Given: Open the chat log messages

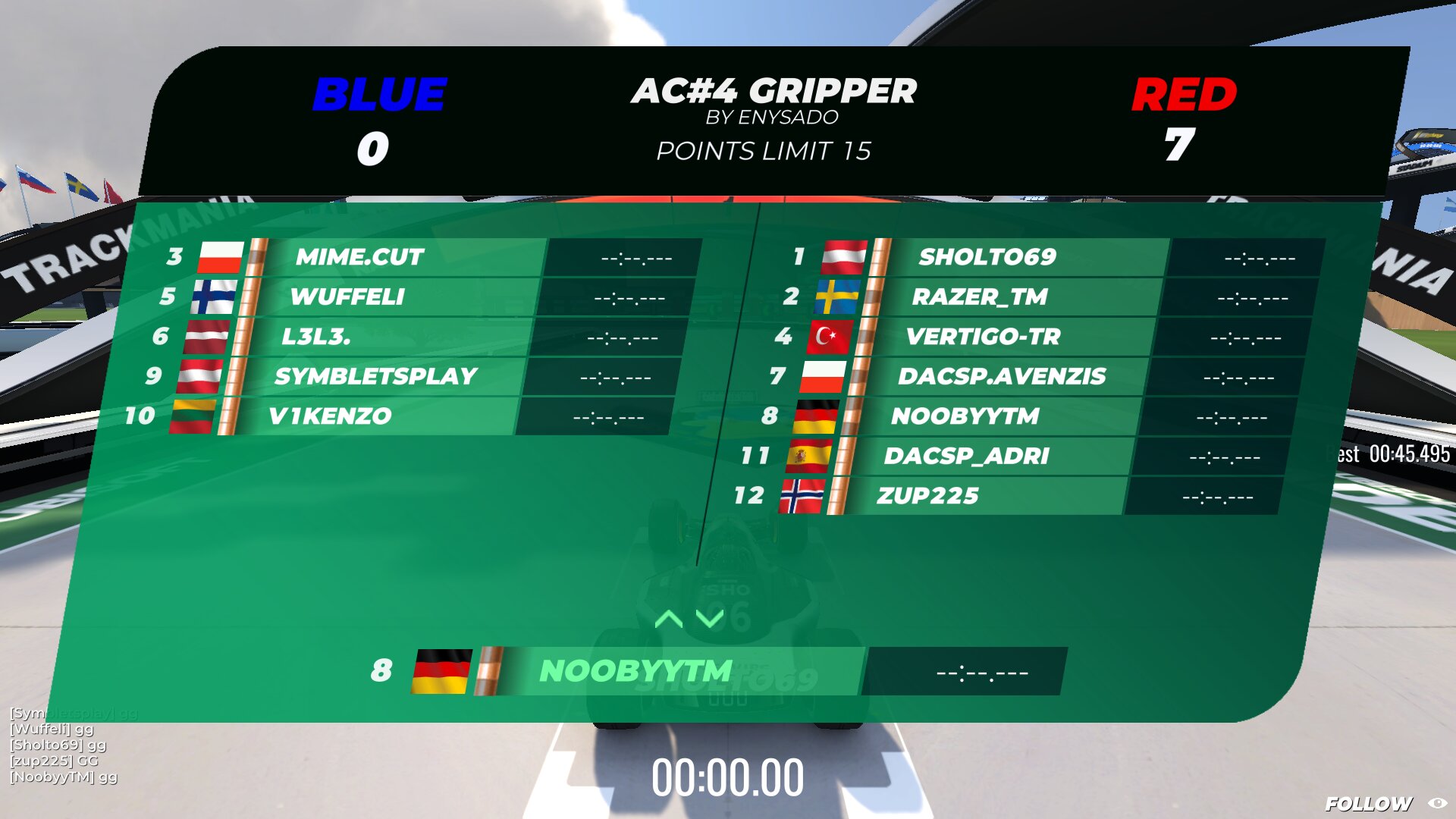Looking at the screenshot, I should pos(64,745).
